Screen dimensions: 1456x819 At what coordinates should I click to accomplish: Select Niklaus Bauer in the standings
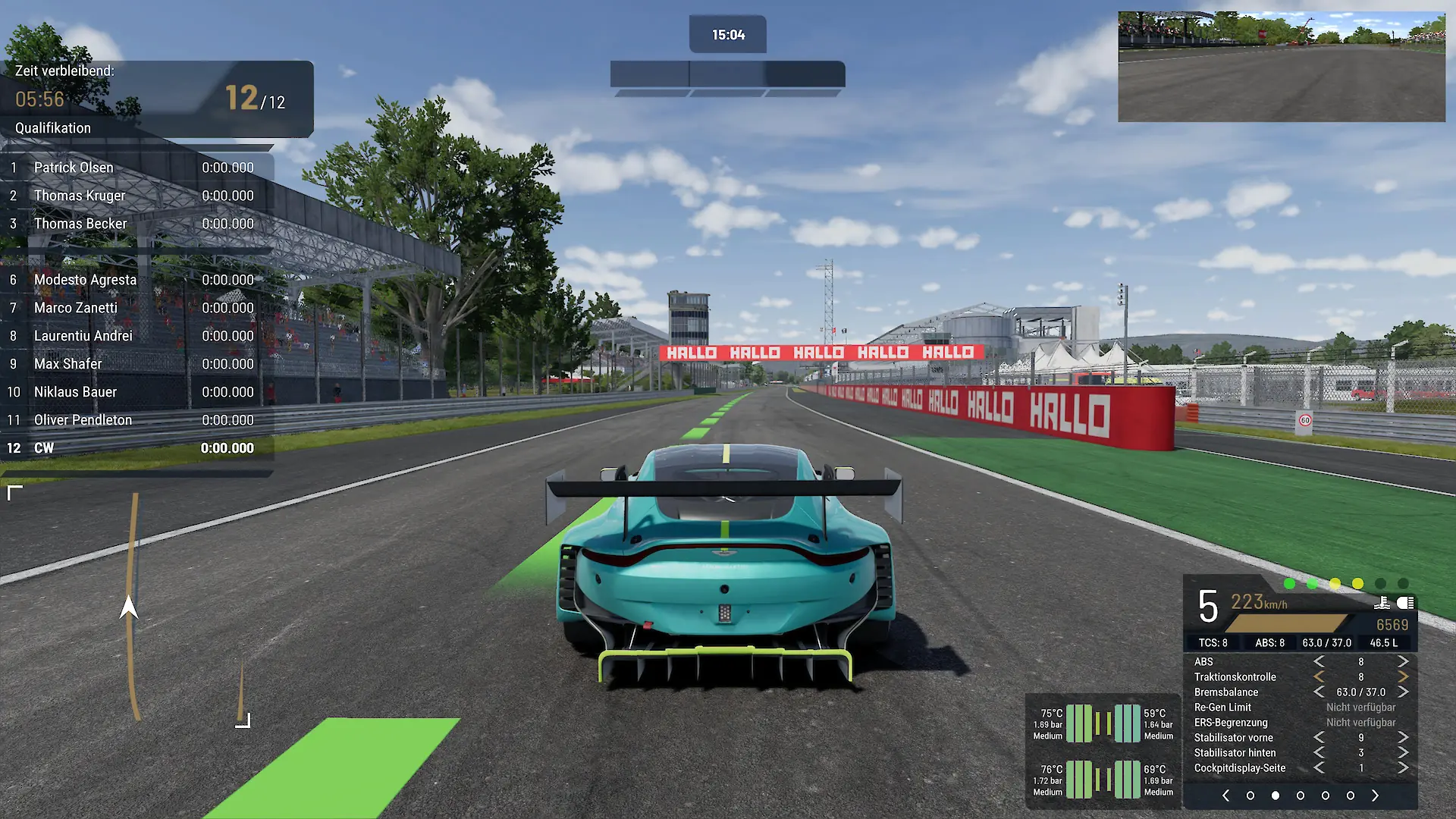point(75,392)
